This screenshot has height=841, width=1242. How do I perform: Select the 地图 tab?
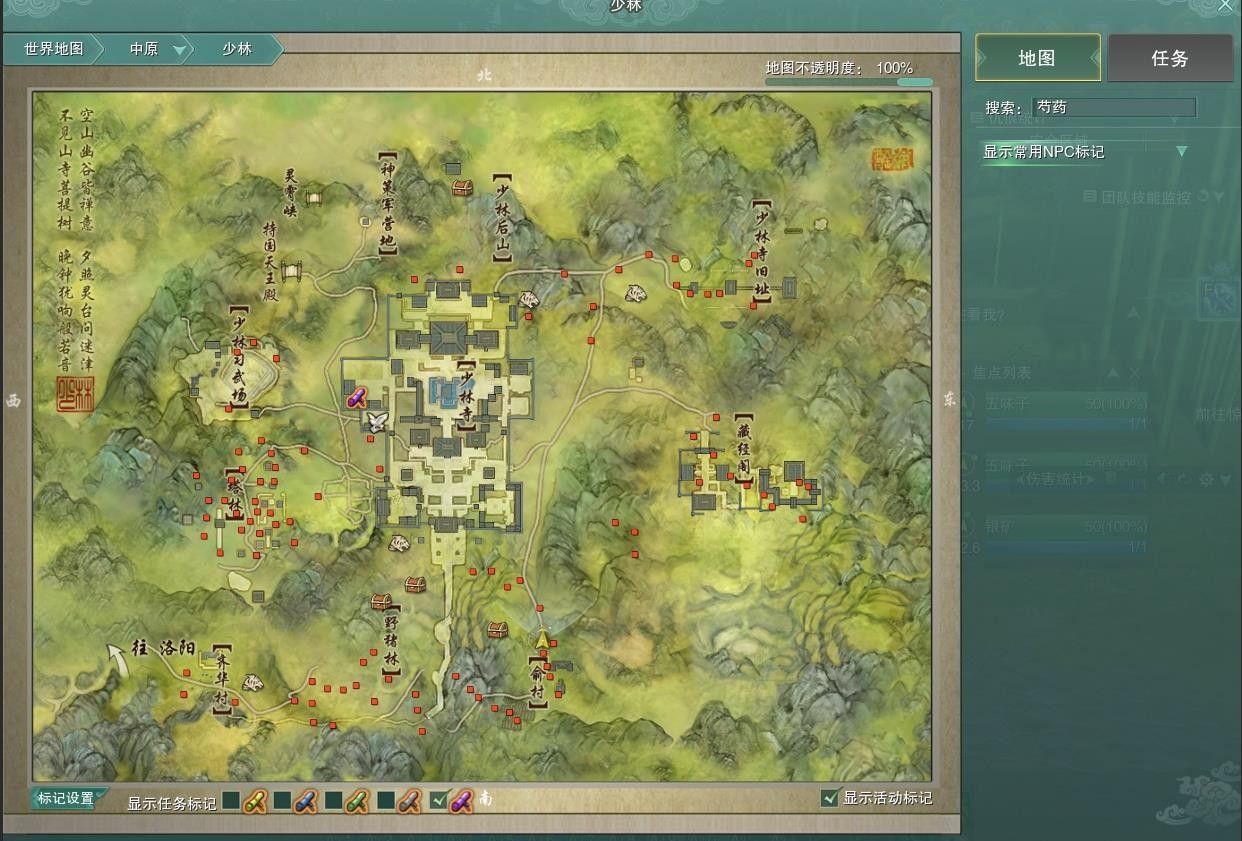[x=1037, y=58]
